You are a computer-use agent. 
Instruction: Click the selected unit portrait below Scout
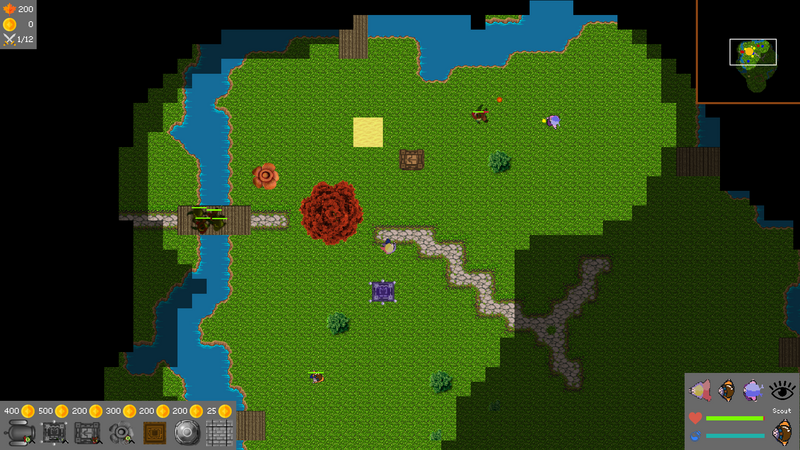(782, 432)
